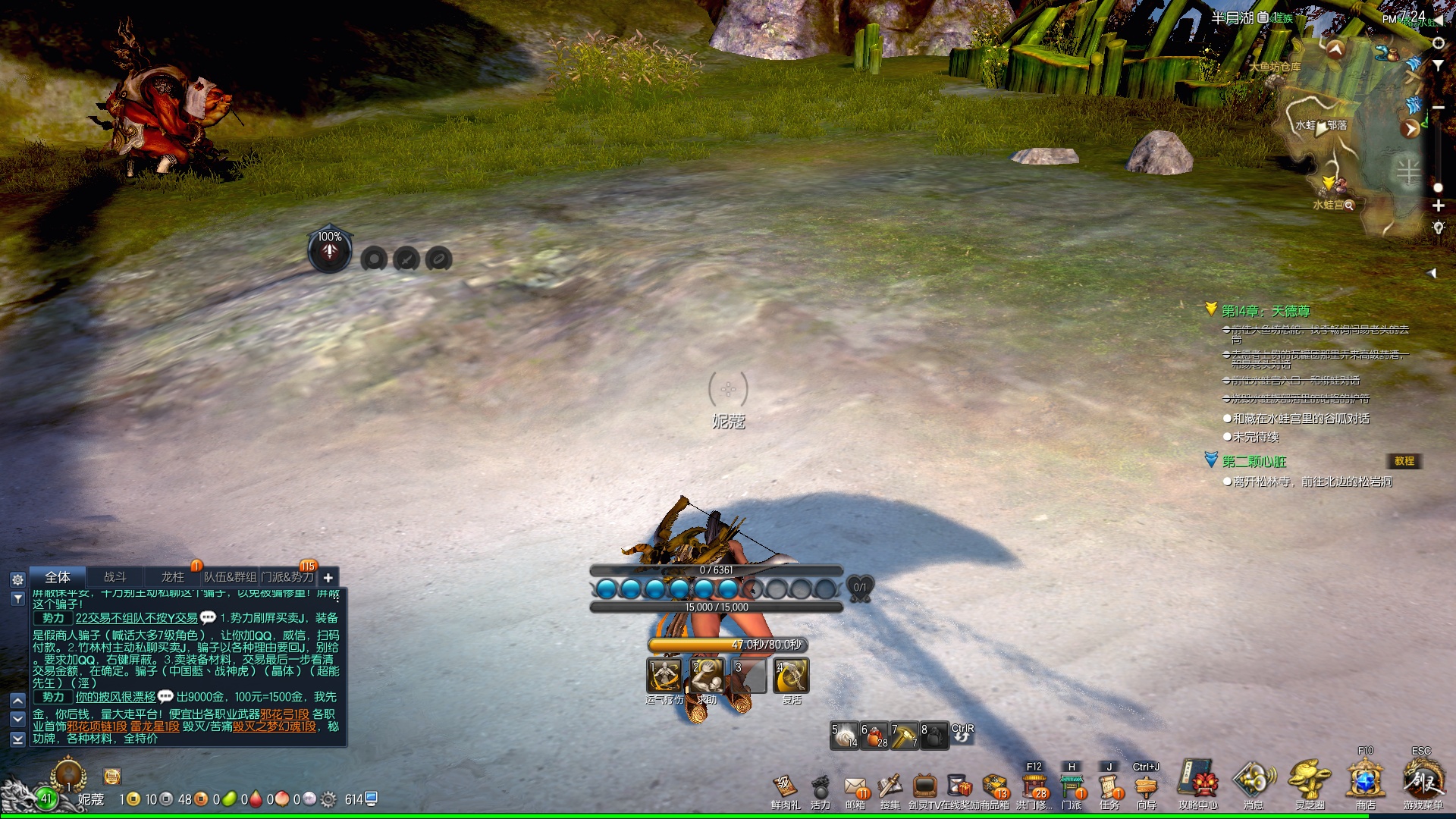Open the 攻略中心 guide center
The height and width of the screenshot is (819, 1456).
tap(1198, 783)
